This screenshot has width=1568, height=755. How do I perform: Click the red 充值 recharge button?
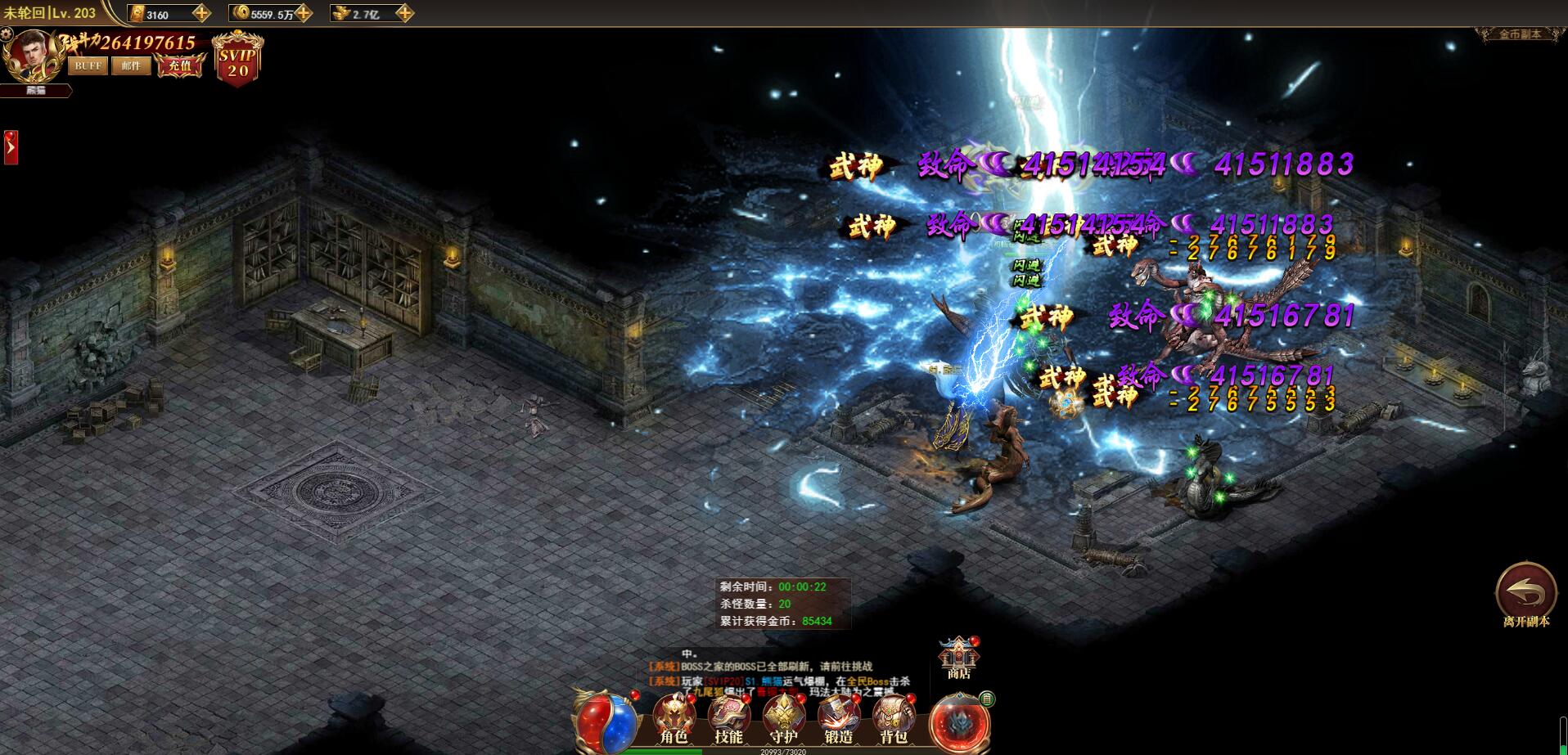tap(180, 65)
